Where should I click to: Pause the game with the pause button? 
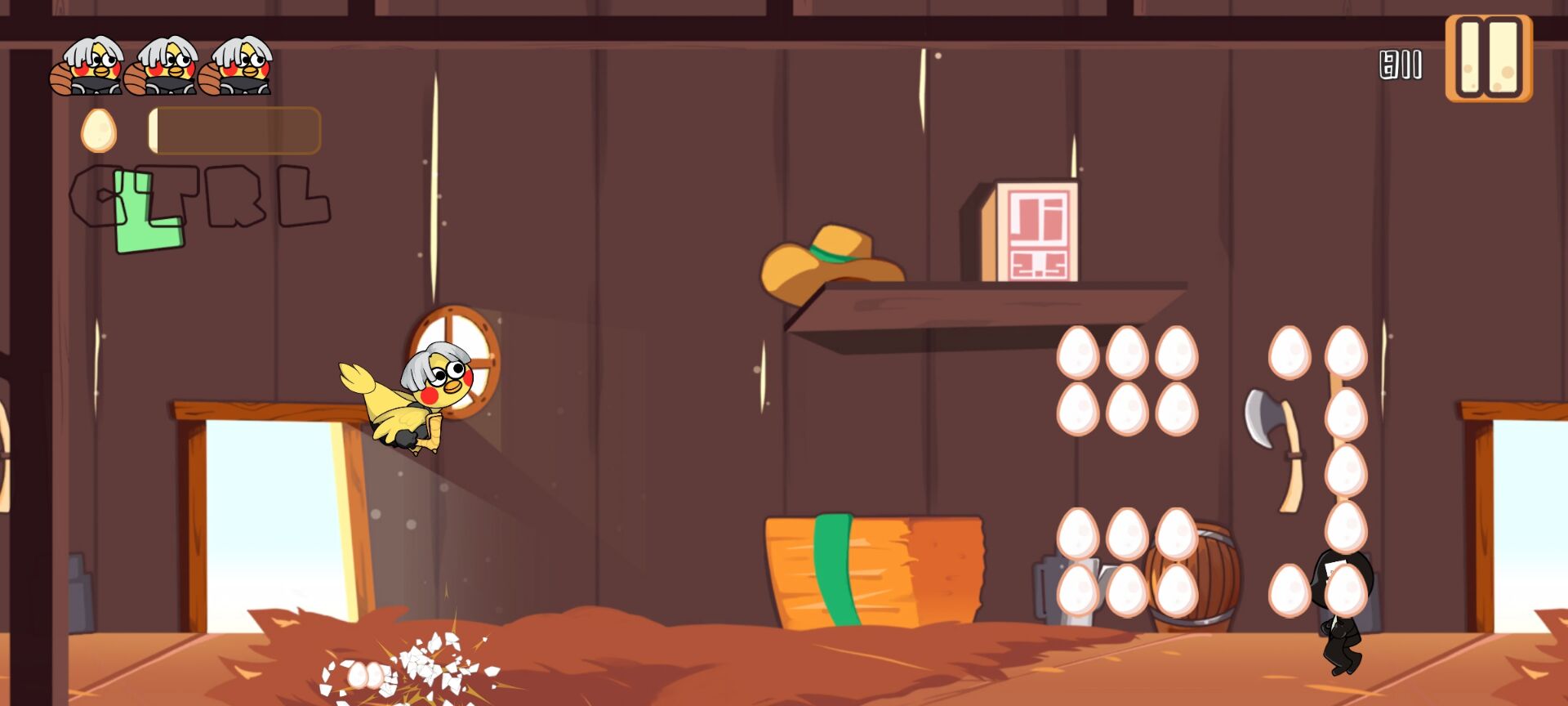point(1488,58)
